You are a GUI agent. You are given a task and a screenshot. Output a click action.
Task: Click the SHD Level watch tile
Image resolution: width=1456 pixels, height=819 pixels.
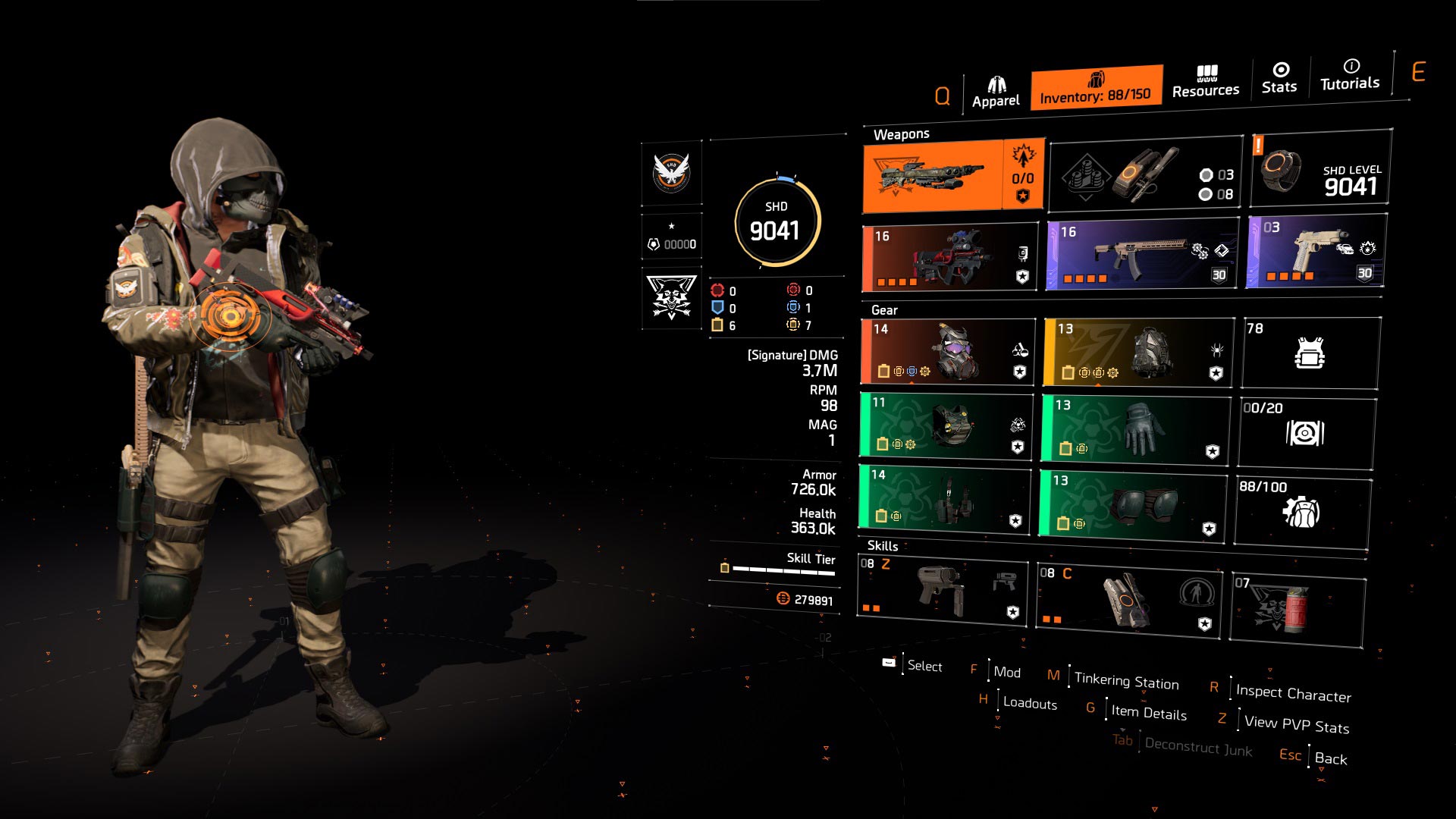click(x=1320, y=169)
